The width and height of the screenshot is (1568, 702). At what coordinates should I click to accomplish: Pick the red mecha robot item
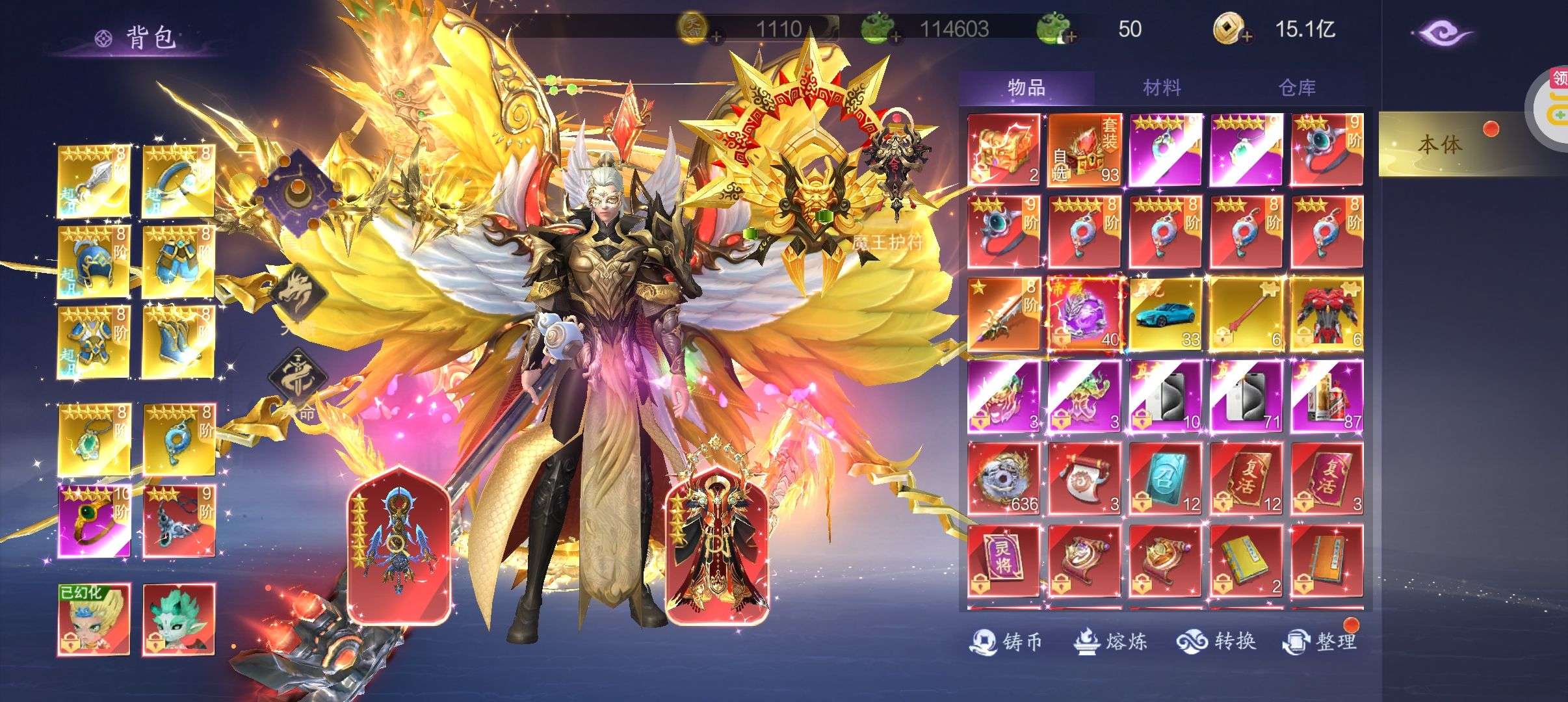[x=1326, y=315]
